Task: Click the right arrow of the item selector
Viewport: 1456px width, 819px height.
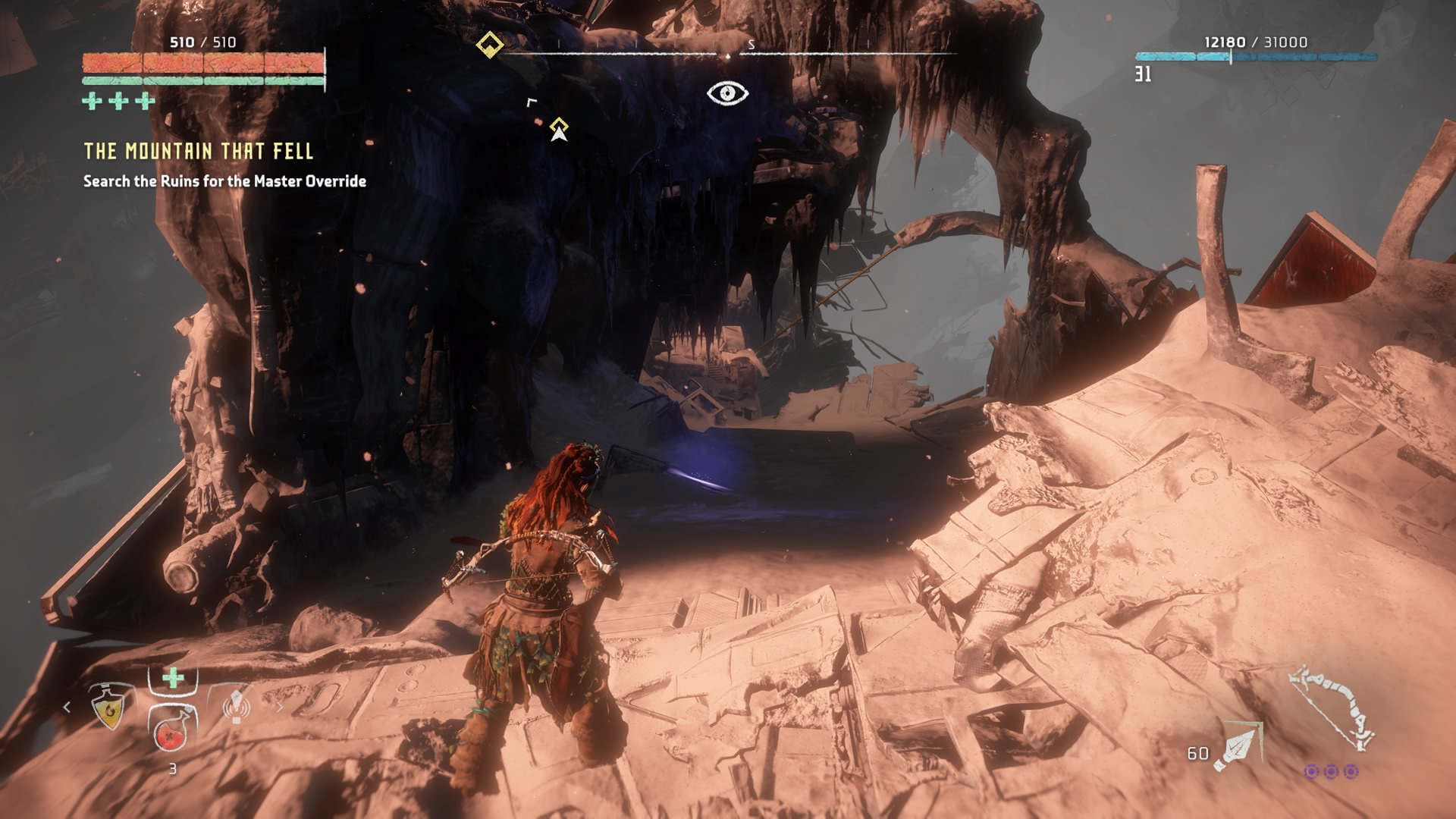Action: [279, 707]
